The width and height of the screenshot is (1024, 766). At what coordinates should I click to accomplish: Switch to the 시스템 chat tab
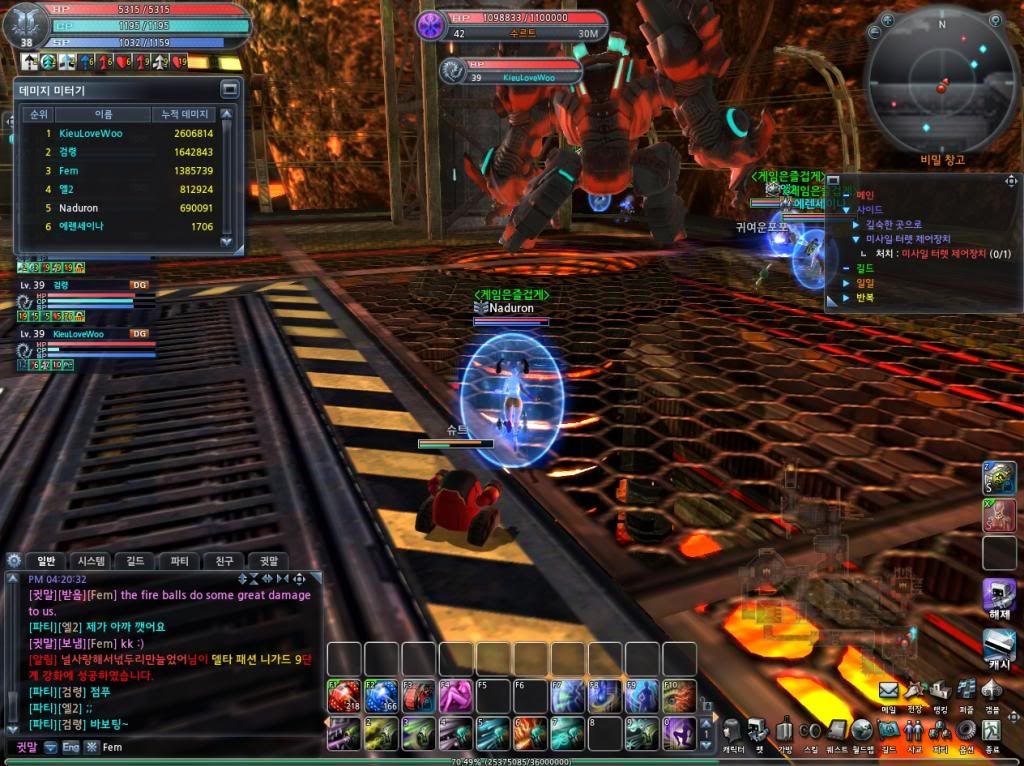[92, 561]
